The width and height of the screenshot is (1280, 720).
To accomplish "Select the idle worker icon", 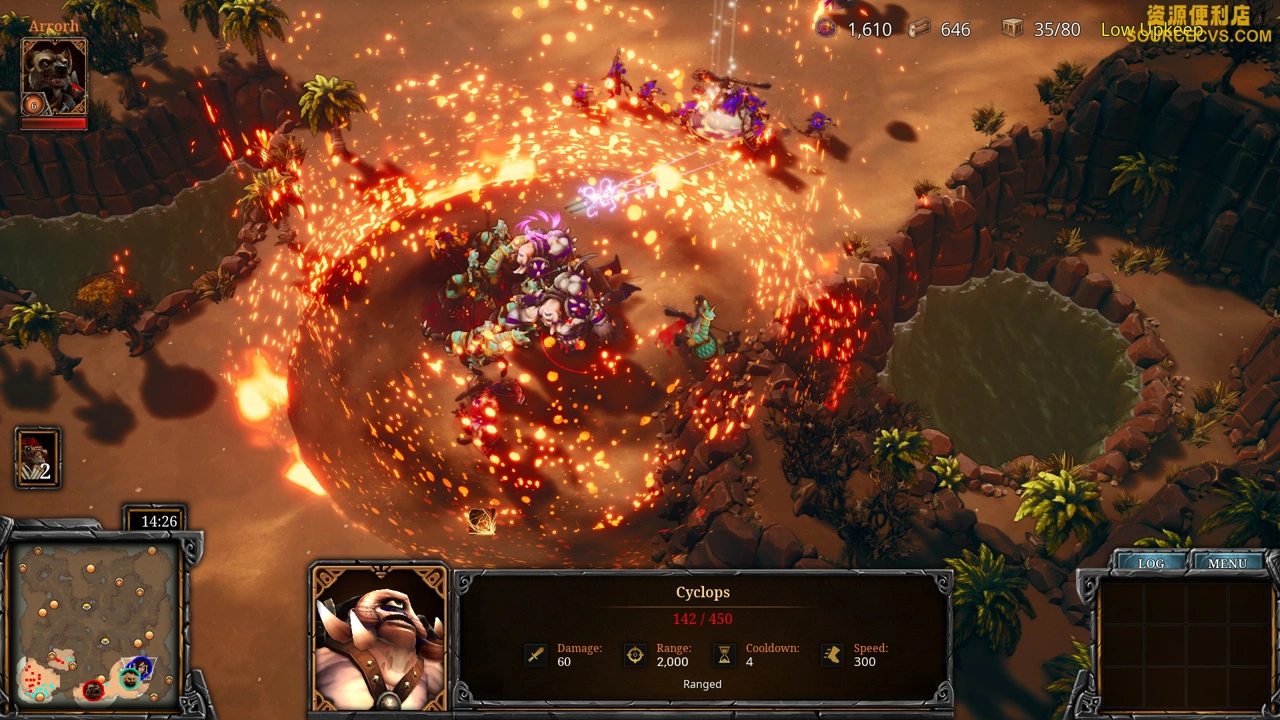I will click(x=38, y=458).
